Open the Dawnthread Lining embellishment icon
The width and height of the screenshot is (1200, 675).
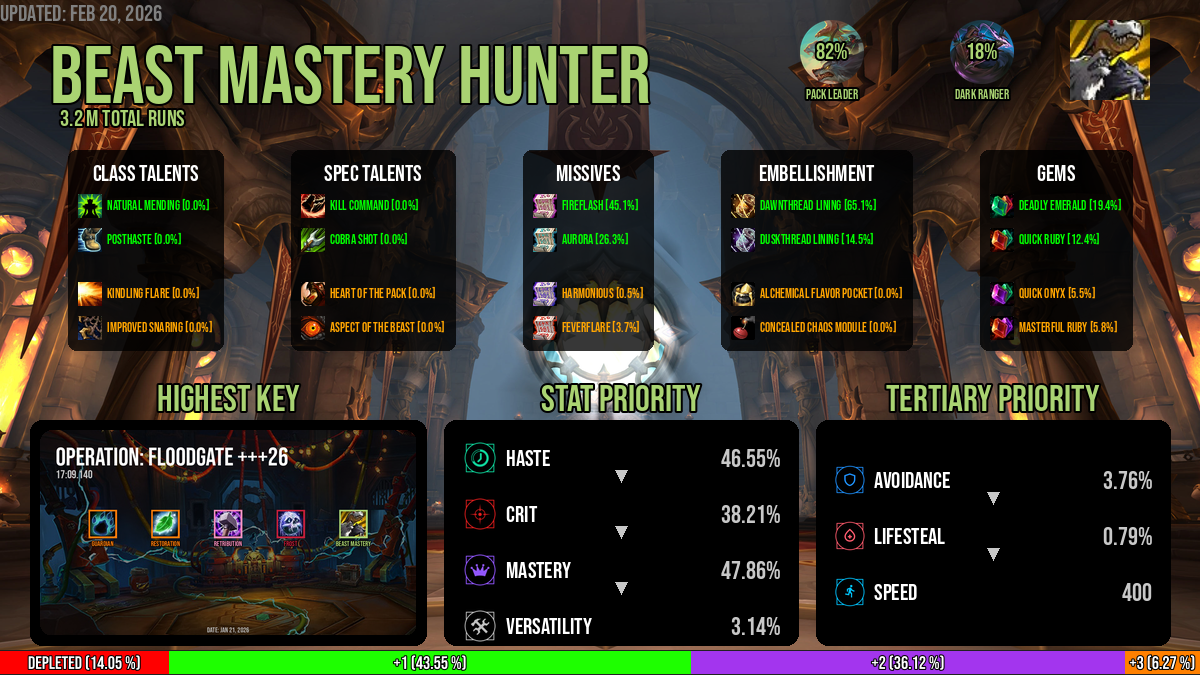tap(743, 205)
